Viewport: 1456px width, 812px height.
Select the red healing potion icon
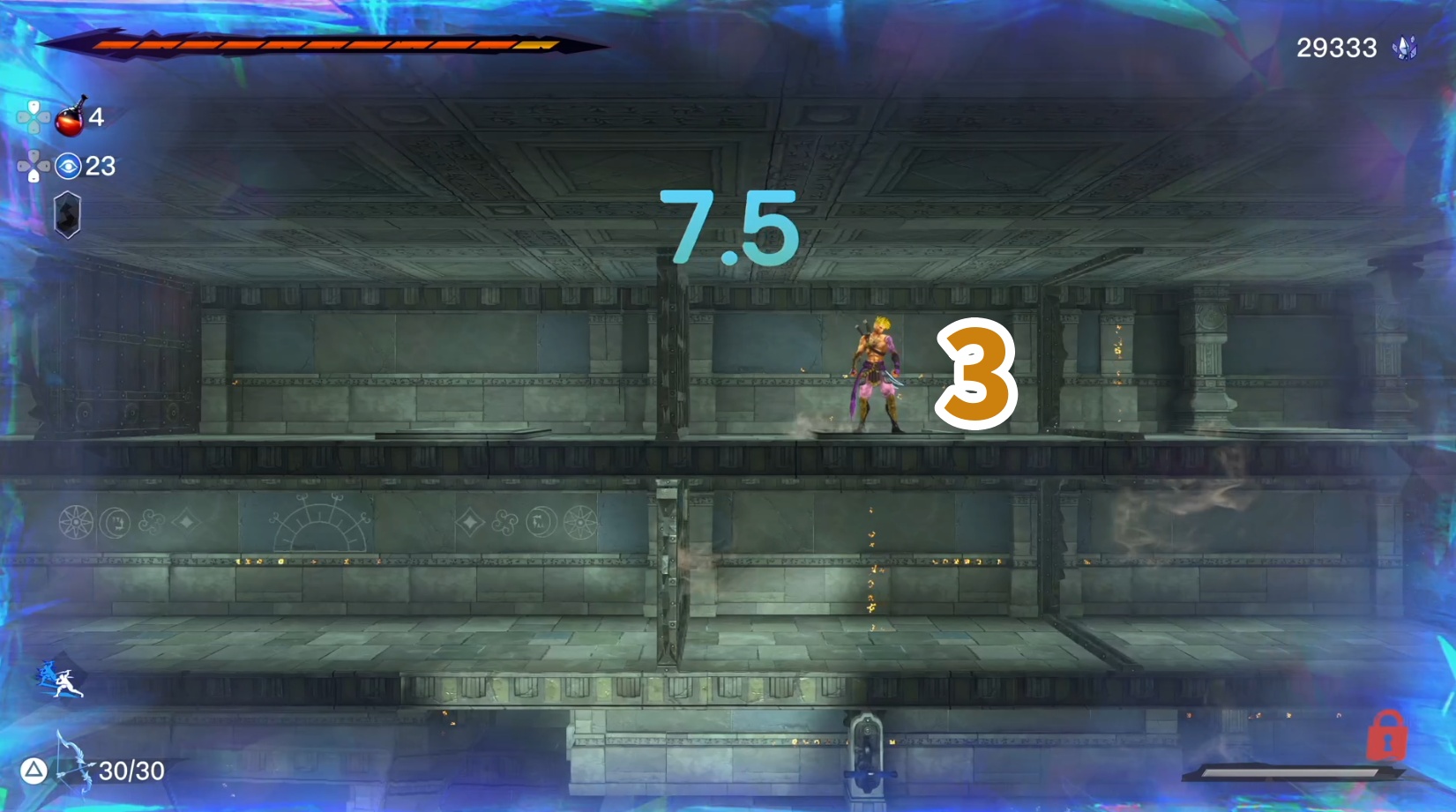click(71, 118)
